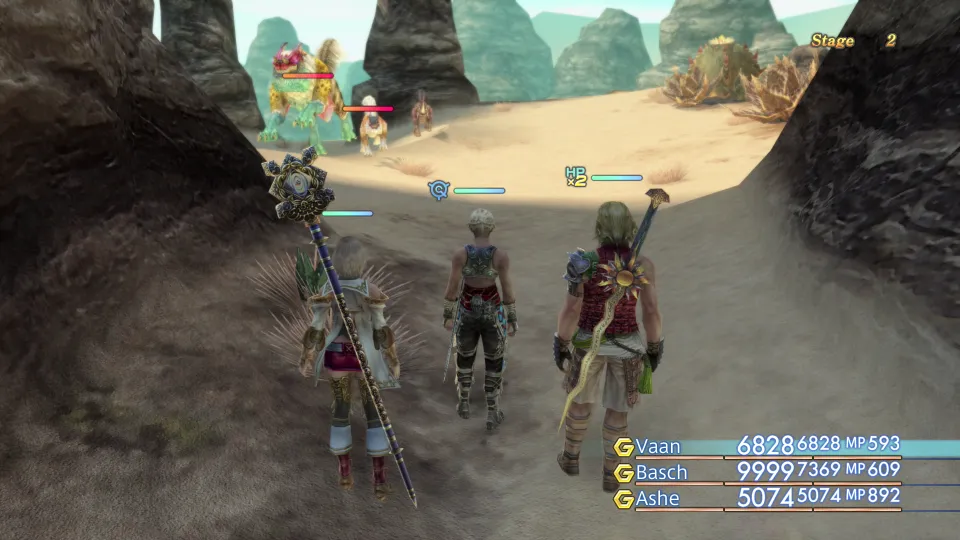This screenshot has width=960, height=540.
Task: Select Ashe in the party list
Action: [660, 497]
